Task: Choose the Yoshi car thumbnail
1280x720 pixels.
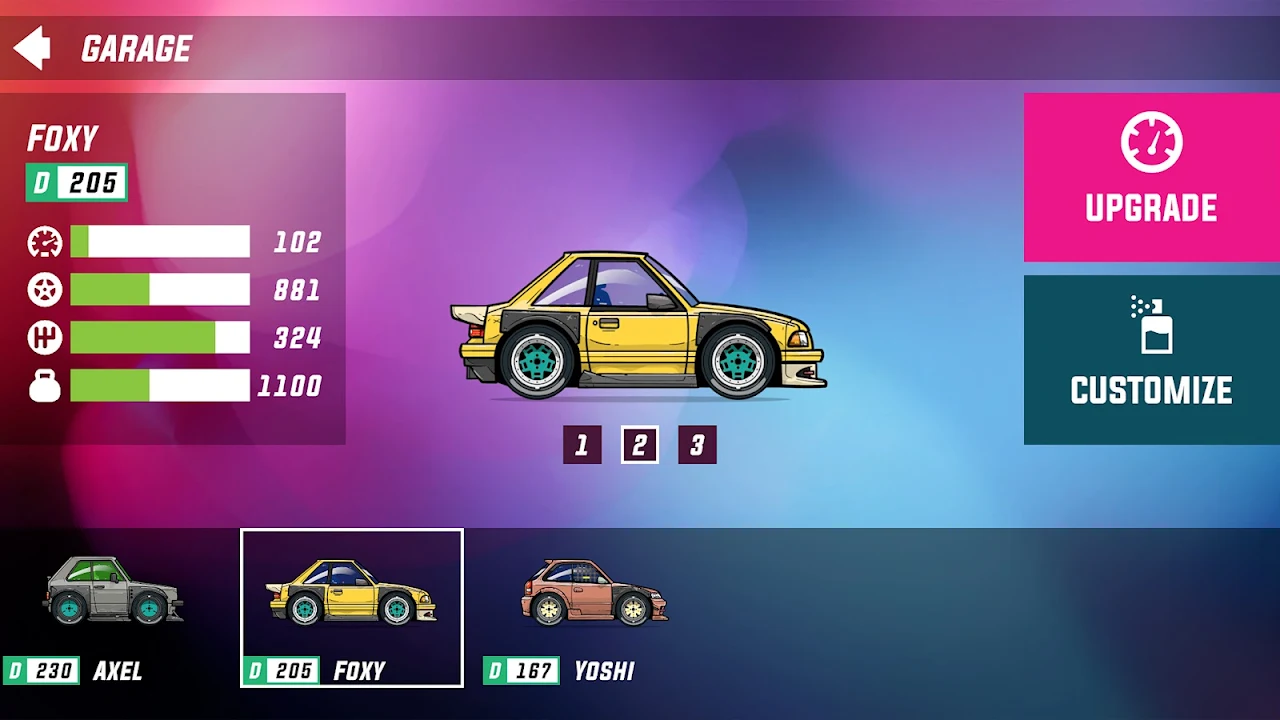Action: [x=595, y=607]
